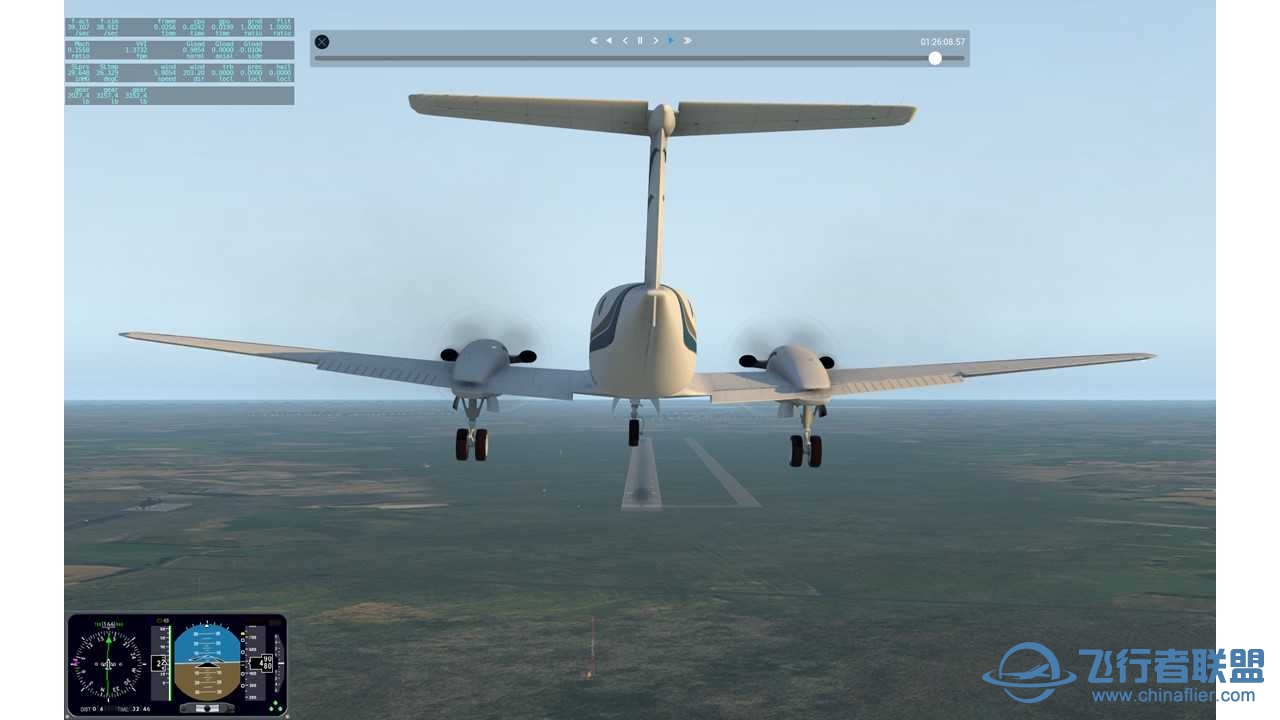The image size is (1280, 720).
Task: Click the blue forward play triangle
Action: (671, 41)
